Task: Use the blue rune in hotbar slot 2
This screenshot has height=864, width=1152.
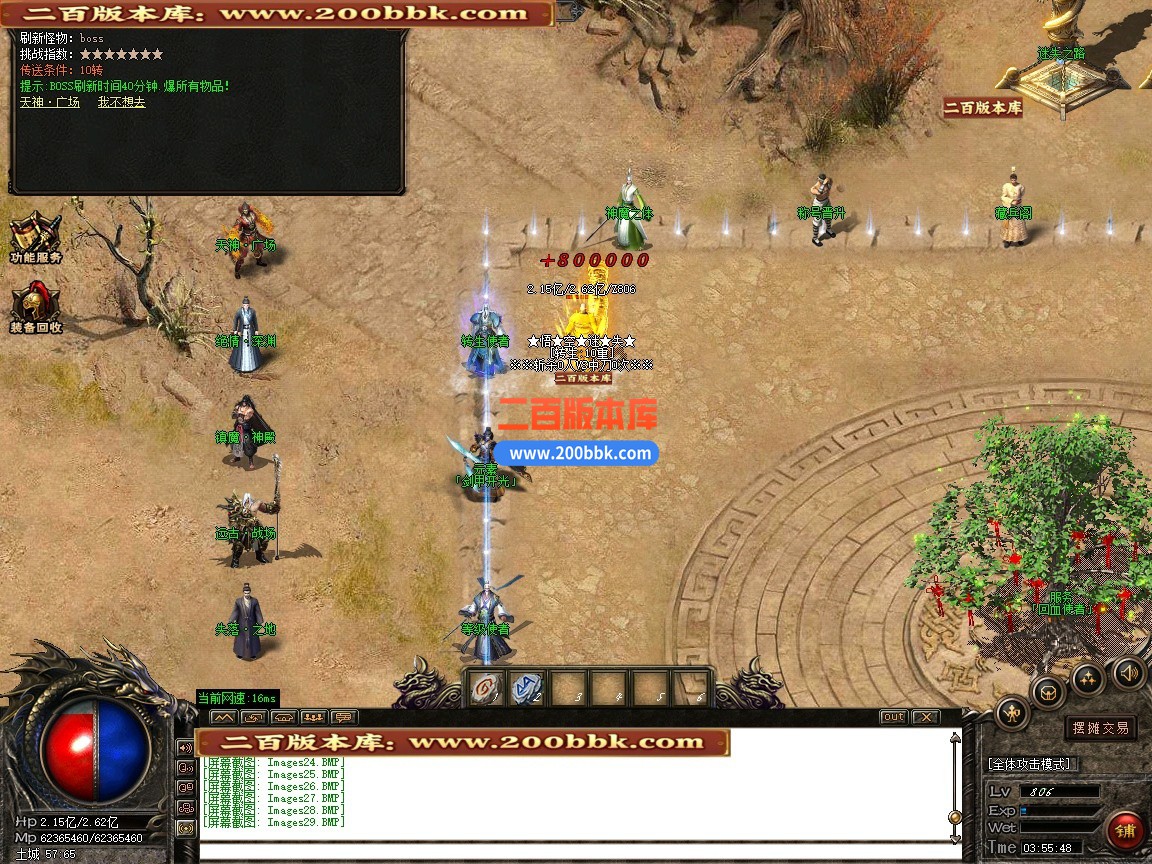Action: tap(528, 688)
